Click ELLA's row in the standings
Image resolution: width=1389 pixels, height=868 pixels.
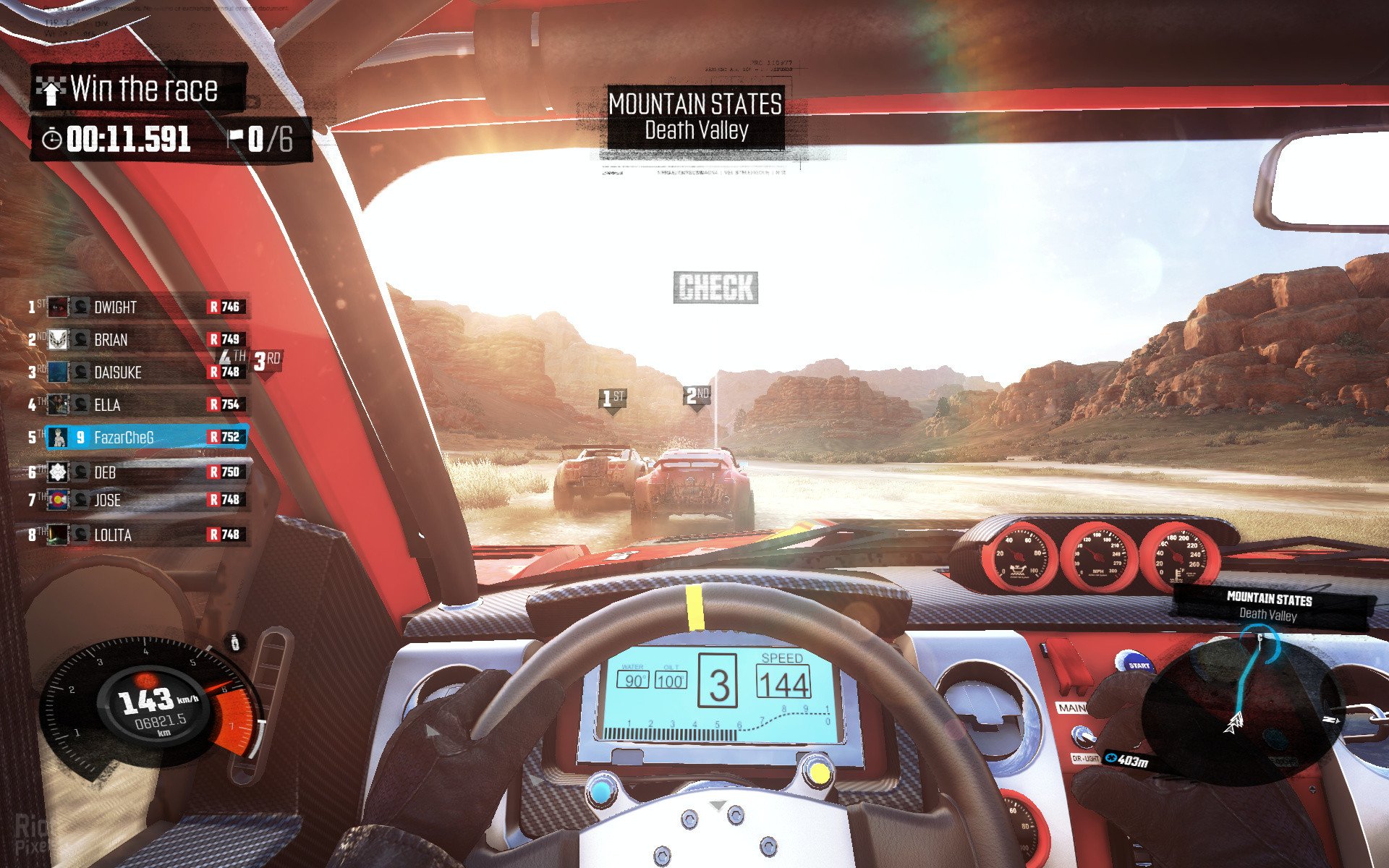(x=137, y=405)
